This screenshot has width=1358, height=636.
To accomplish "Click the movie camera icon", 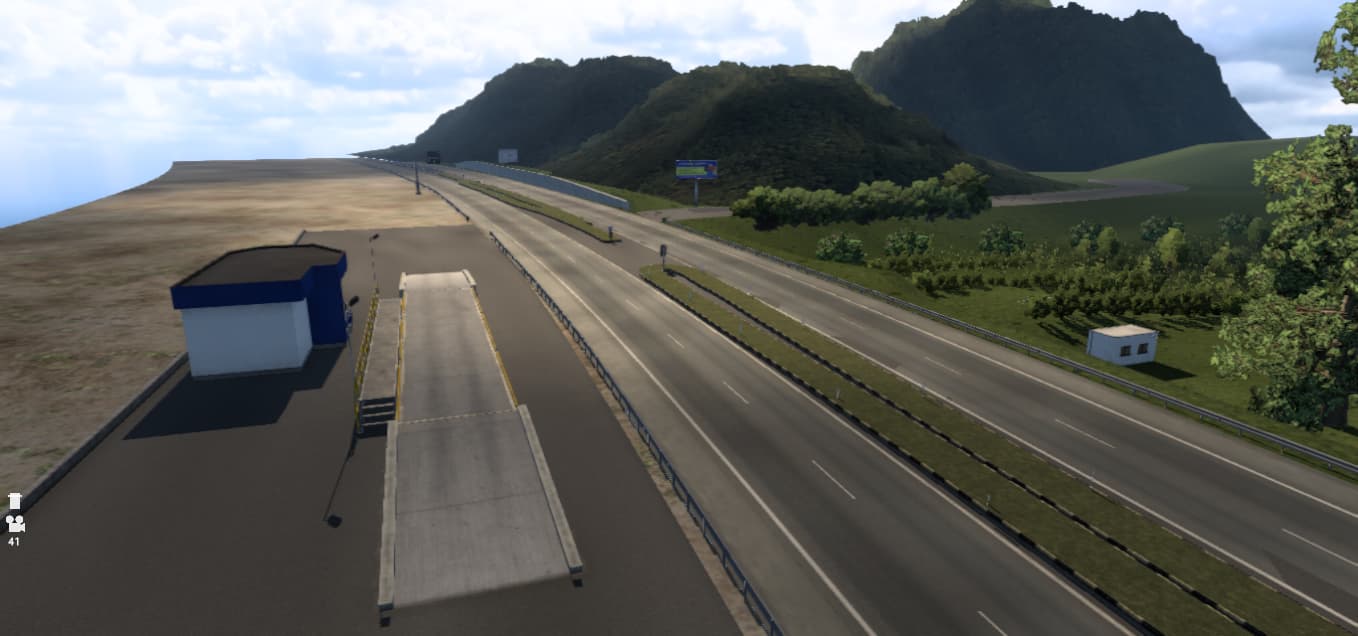I will point(14,522).
